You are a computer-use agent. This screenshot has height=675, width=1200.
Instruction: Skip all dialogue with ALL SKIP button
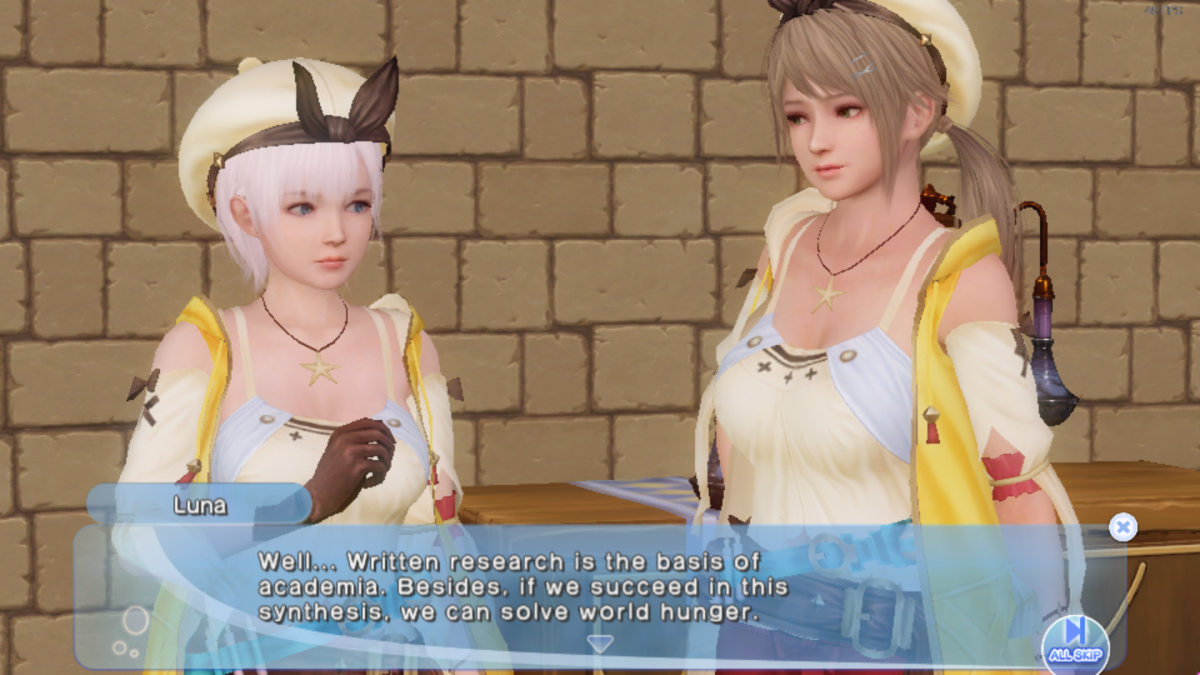pos(1075,641)
